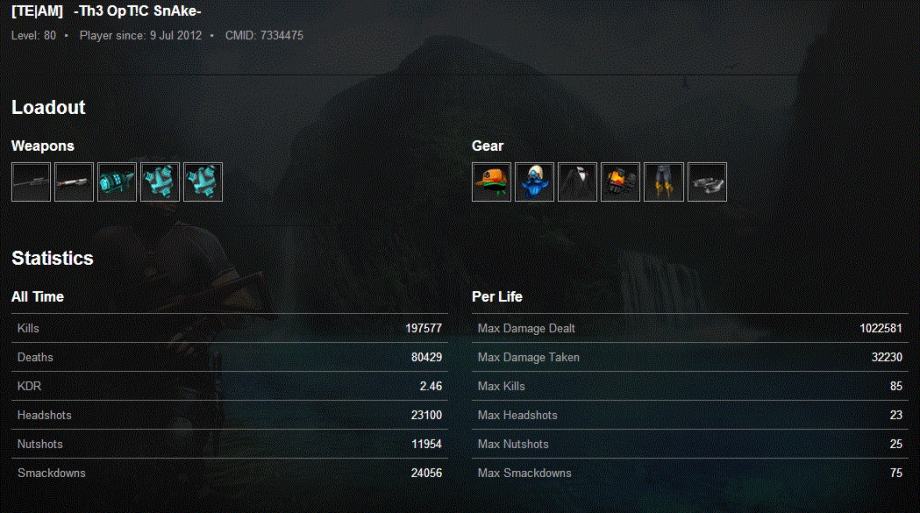Choose the cyan cannon launcher weapon slot
Screen dimensions: 920x513
117,182
